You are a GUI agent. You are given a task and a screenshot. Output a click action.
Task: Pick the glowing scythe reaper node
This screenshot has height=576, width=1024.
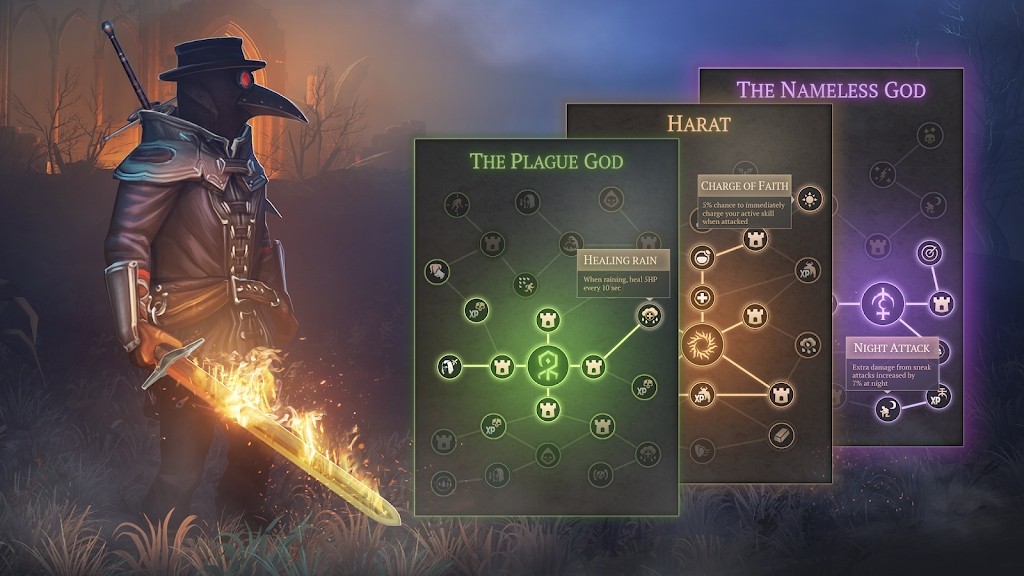pyautogui.click(x=449, y=365)
